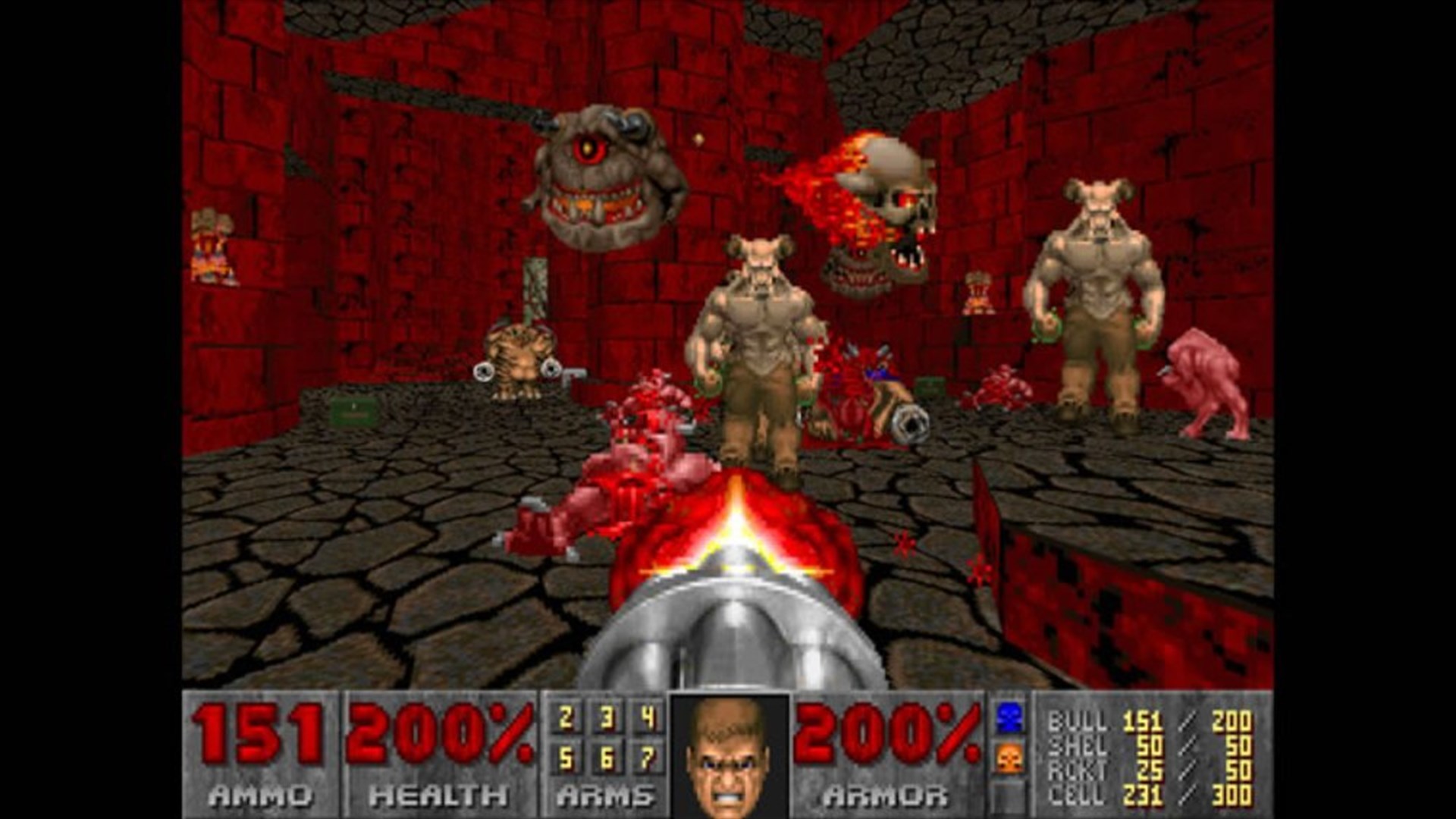Viewport: 1456px width, 819px height.
Task: Click the SHEL ammo count of 50
Action: coord(1150,746)
